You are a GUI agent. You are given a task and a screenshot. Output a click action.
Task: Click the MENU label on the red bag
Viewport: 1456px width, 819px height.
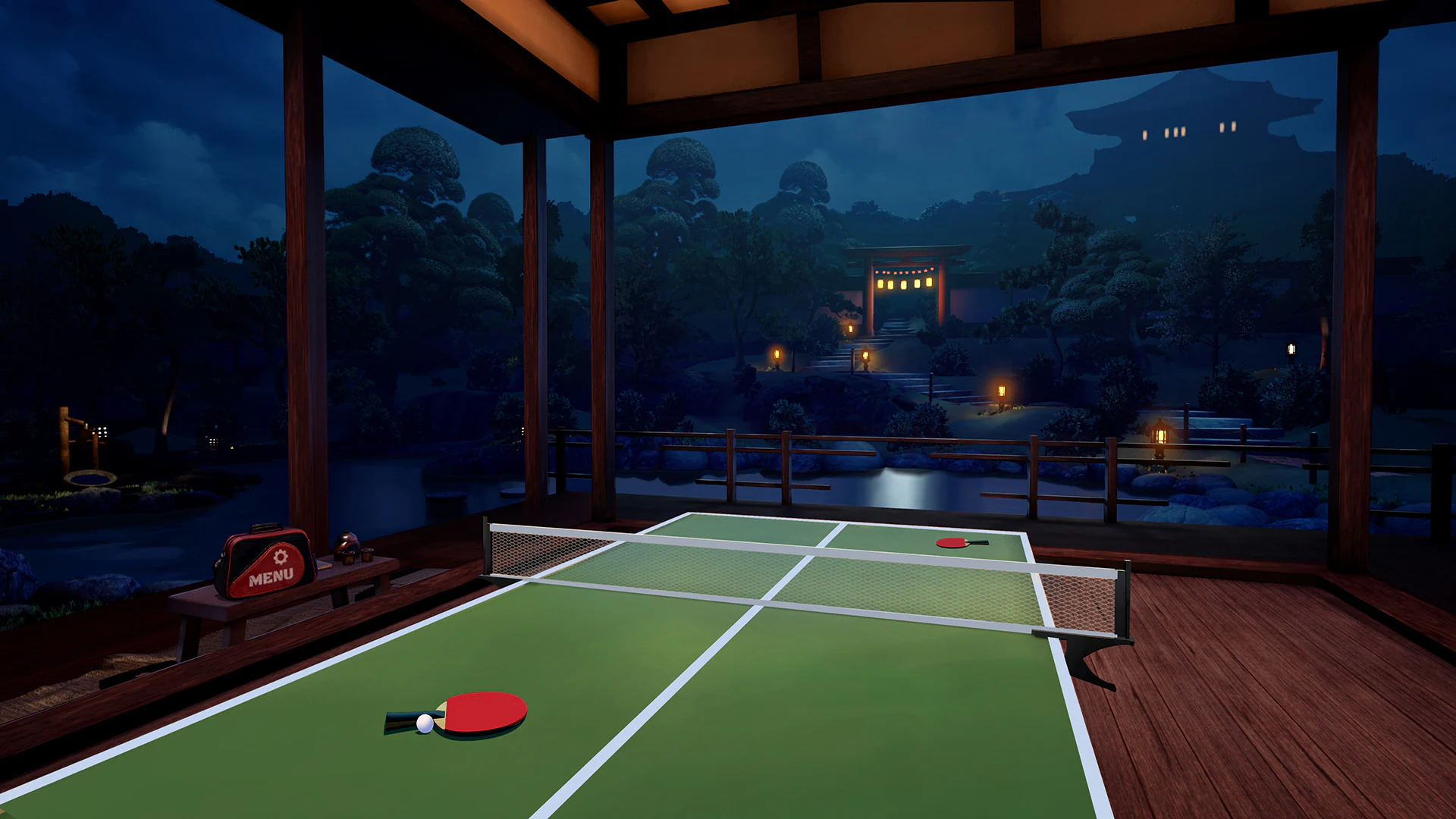click(271, 577)
